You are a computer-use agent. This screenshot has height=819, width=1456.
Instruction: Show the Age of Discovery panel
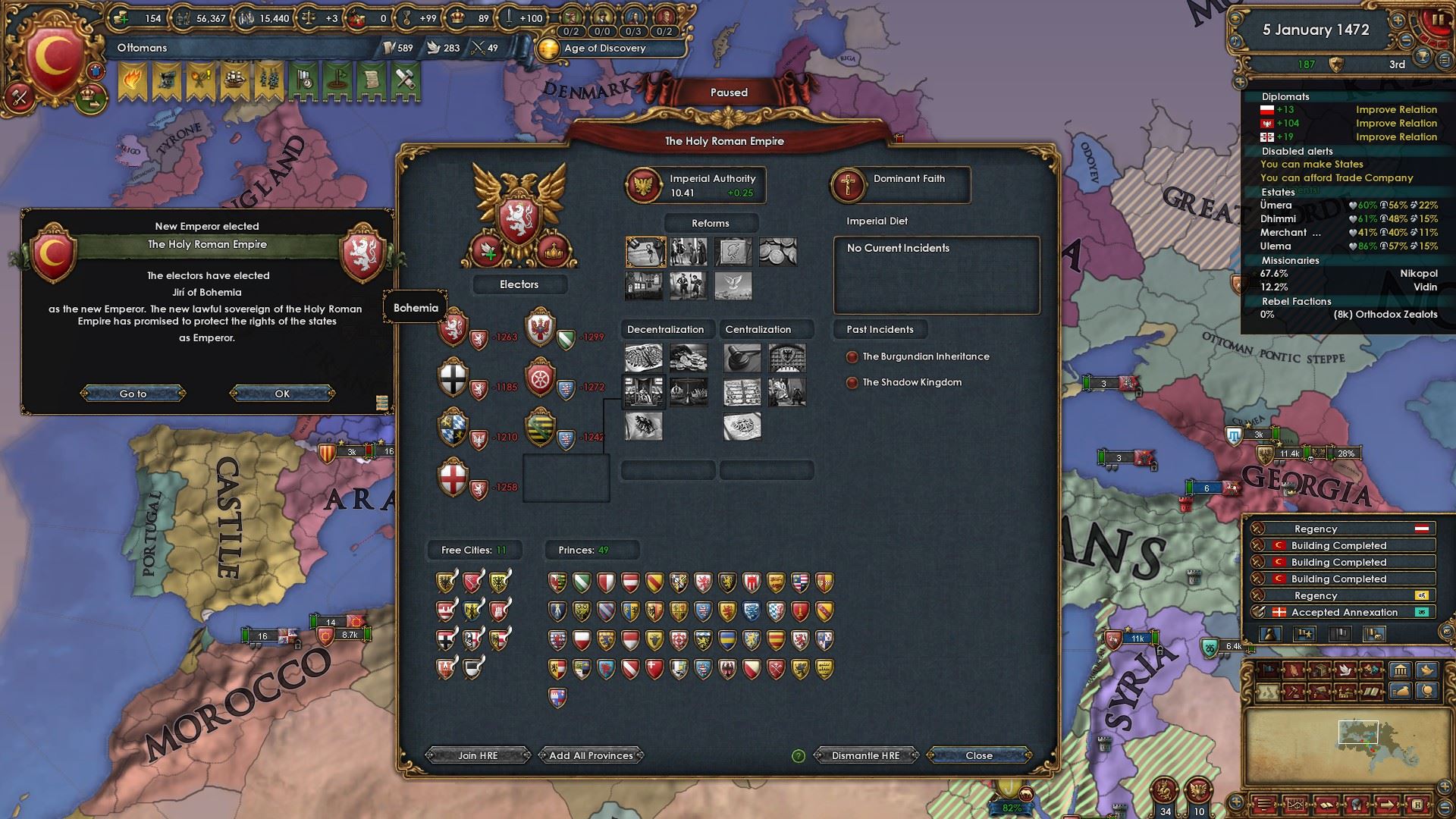604,49
